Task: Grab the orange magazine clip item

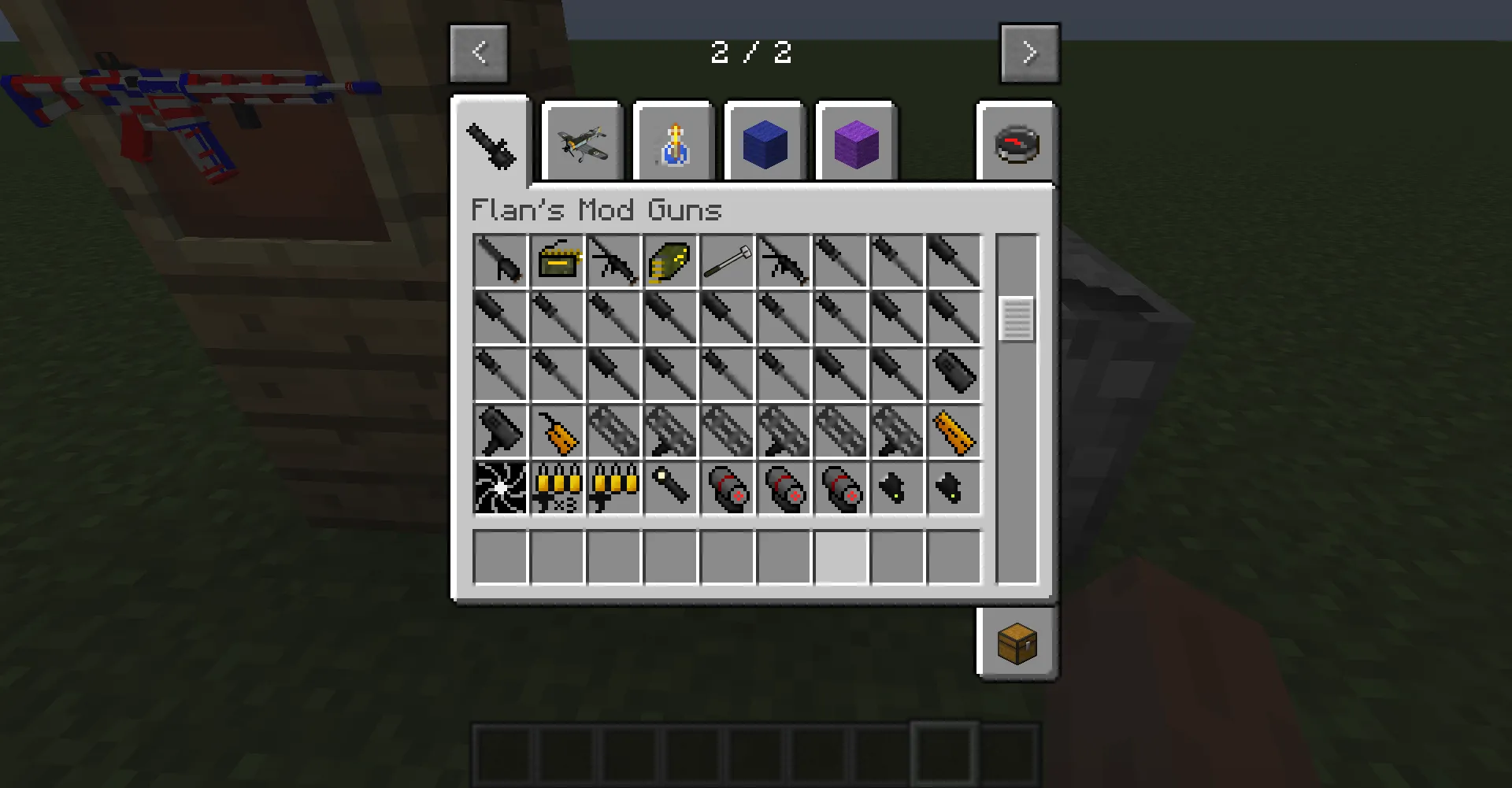Action: coord(953,431)
